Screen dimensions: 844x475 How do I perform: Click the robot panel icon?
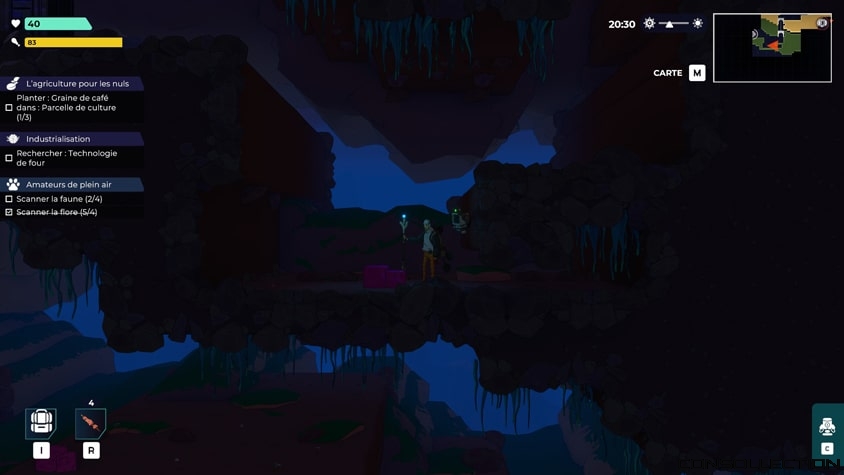click(x=827, y=427)
